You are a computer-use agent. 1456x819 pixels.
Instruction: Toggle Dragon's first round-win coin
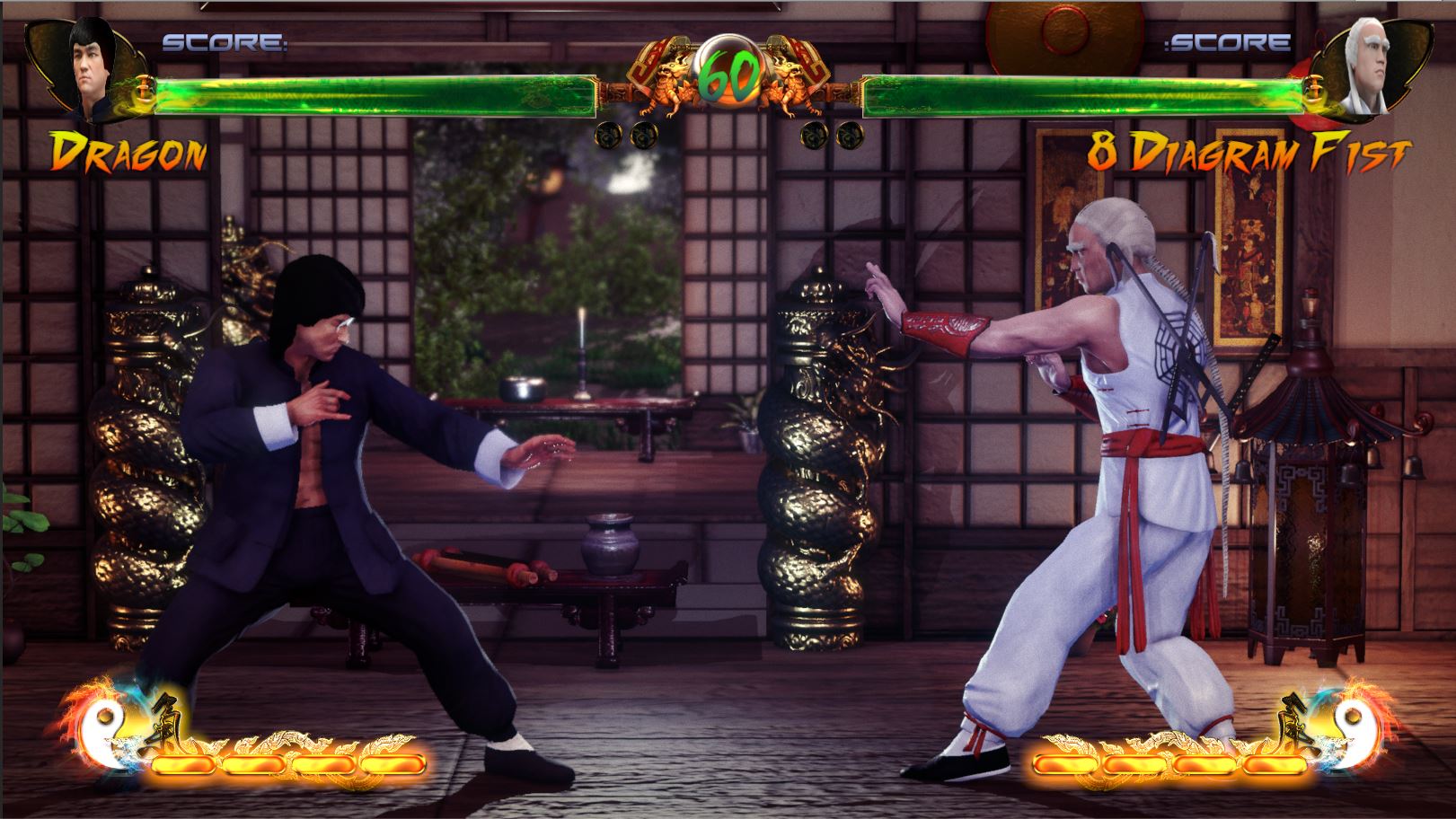[607, 136]
